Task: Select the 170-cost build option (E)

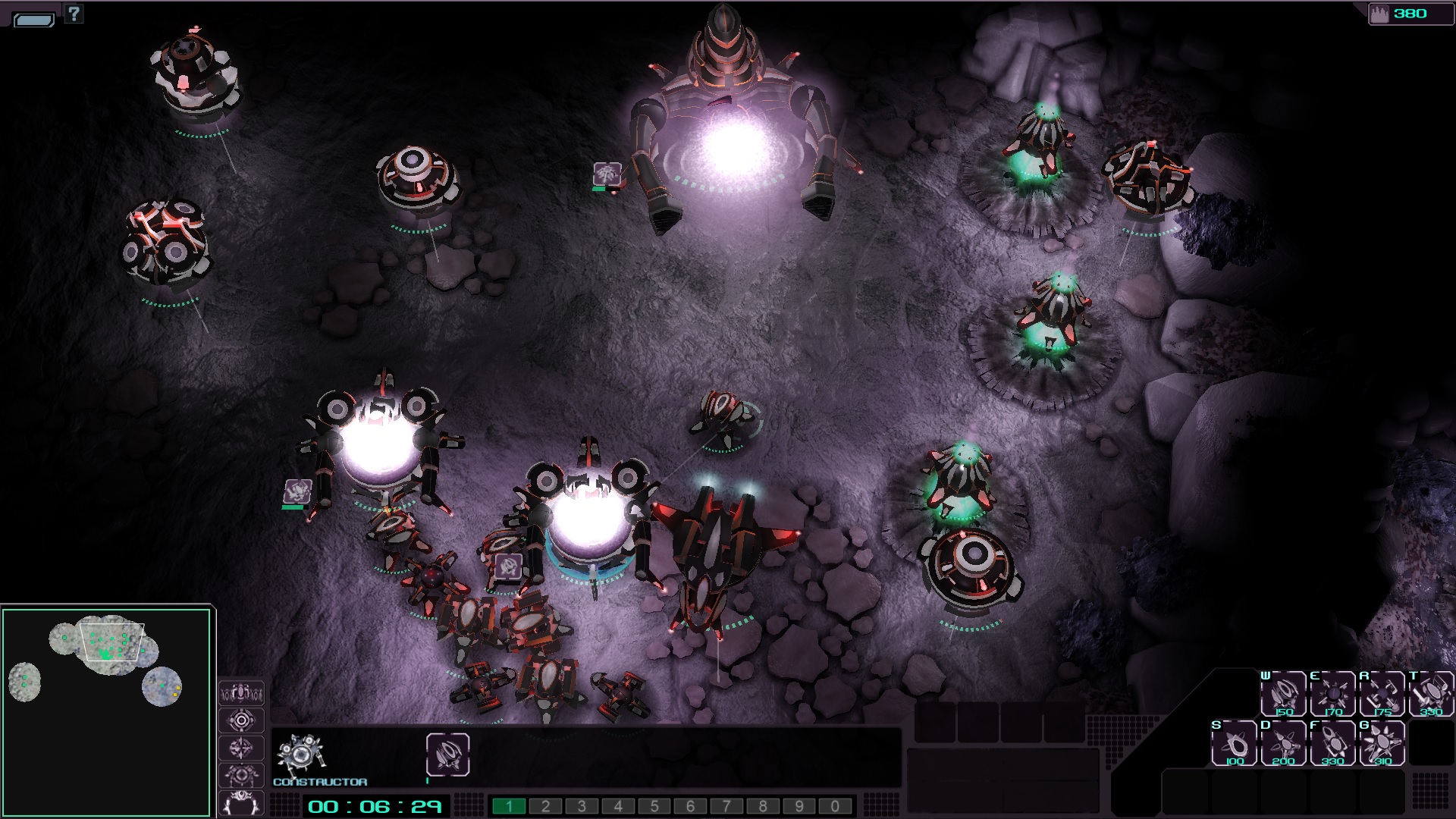Action: [1333, 693]
